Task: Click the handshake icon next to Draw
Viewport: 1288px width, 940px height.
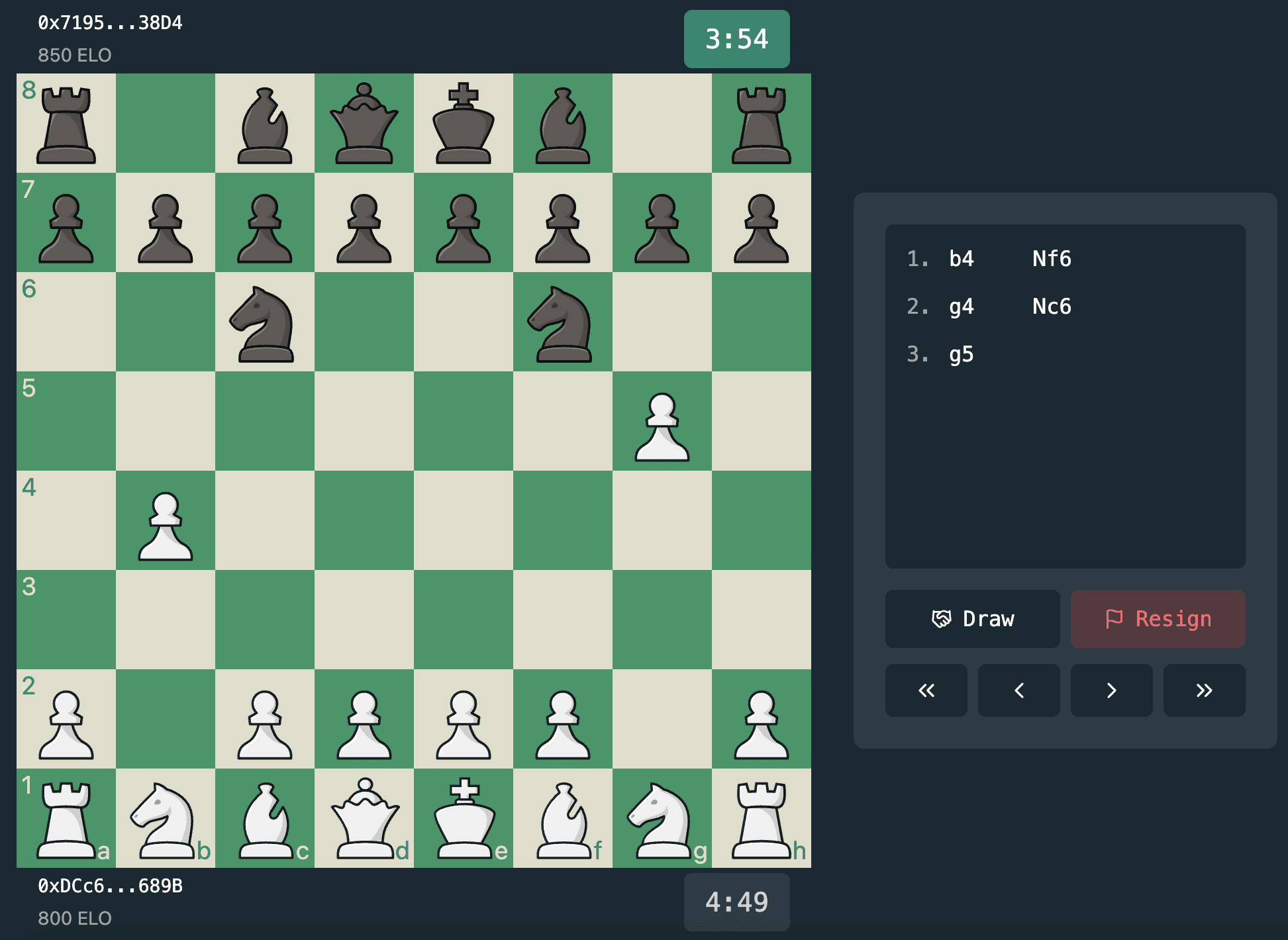Action: pyautogui.click(x=943, y=619)
